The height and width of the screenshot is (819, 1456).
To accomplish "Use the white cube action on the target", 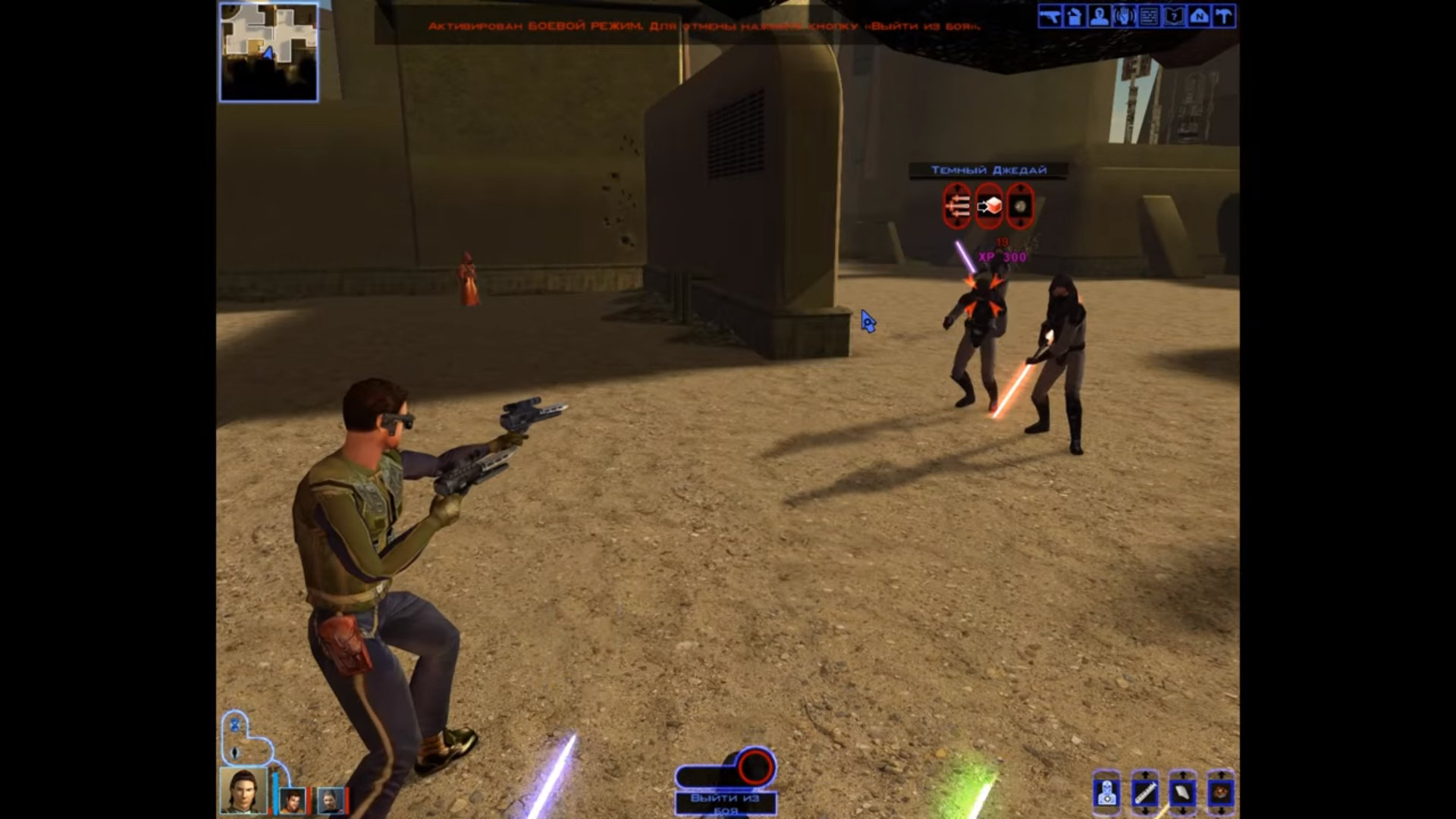I will click(989, 205).
